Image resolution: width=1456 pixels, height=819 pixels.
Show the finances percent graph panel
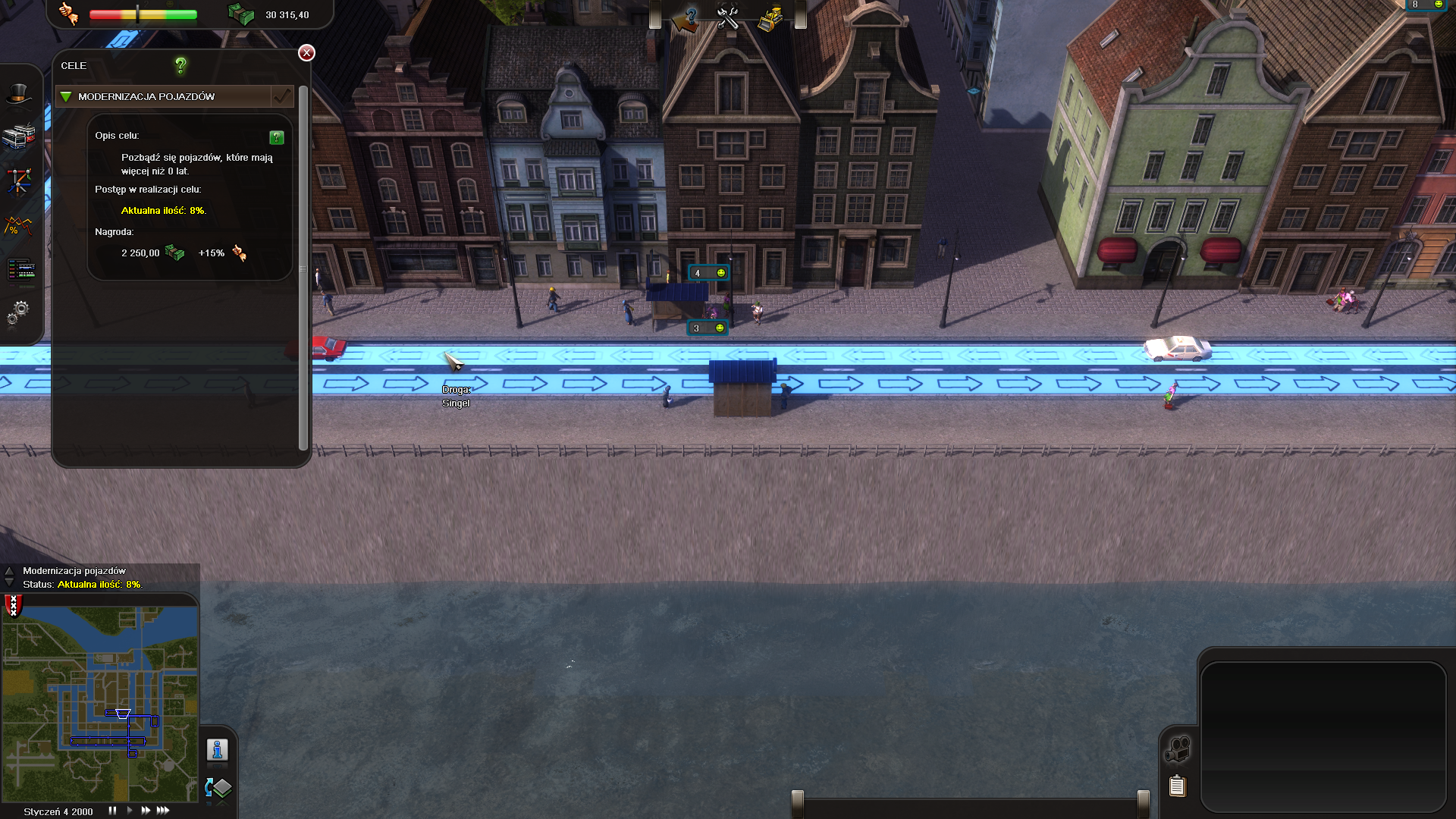[x=19, y=226]
